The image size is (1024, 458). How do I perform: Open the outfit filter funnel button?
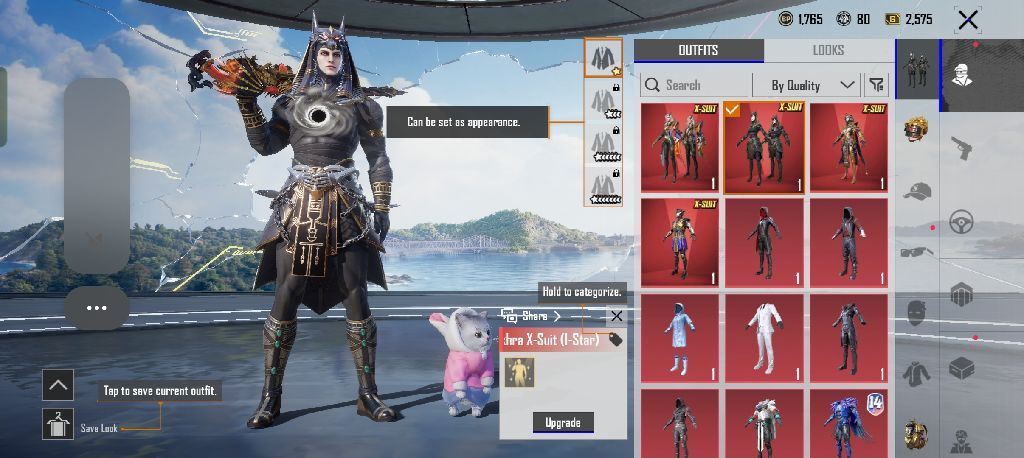pyautogui.click(x=877, y=85)
